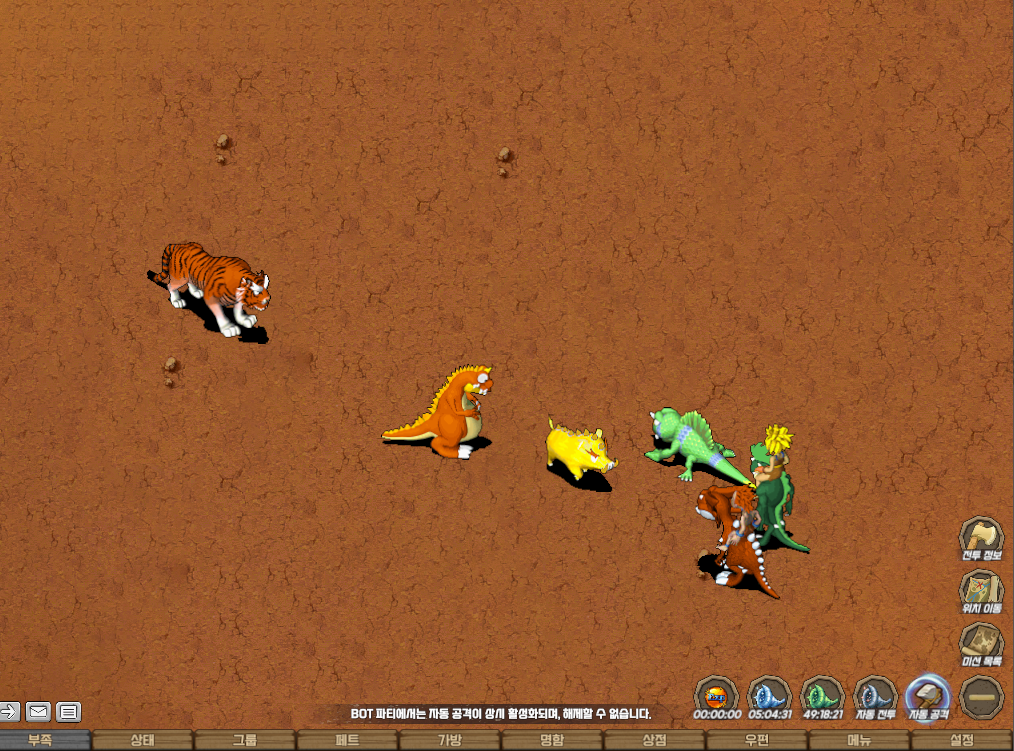Viewport: 1014px width, 751px height.
Task: Toggle the 자동 전투 auto-battle icon
Action: [875, 694]
